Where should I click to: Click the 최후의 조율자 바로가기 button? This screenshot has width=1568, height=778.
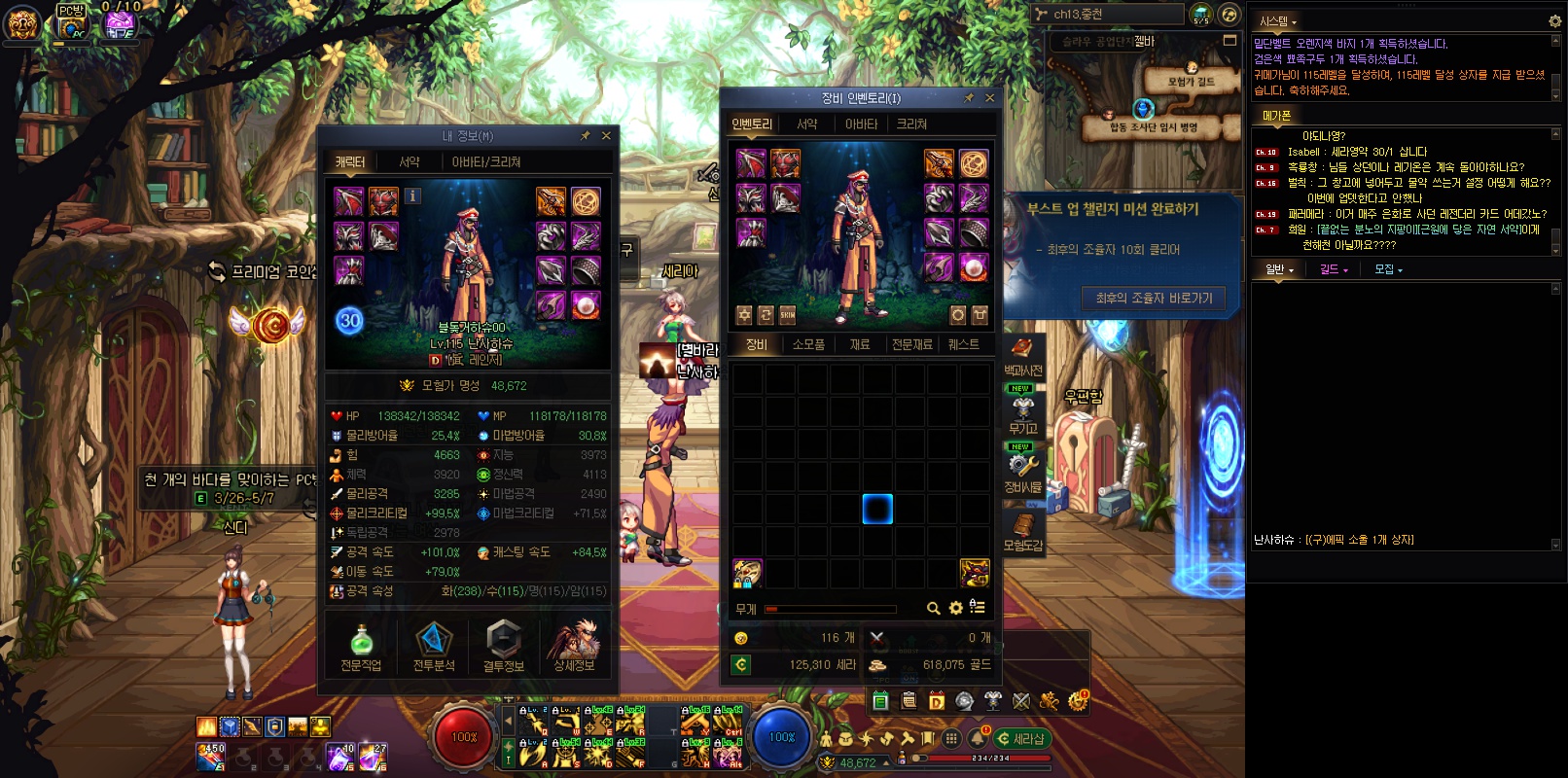coord(1154,299)
